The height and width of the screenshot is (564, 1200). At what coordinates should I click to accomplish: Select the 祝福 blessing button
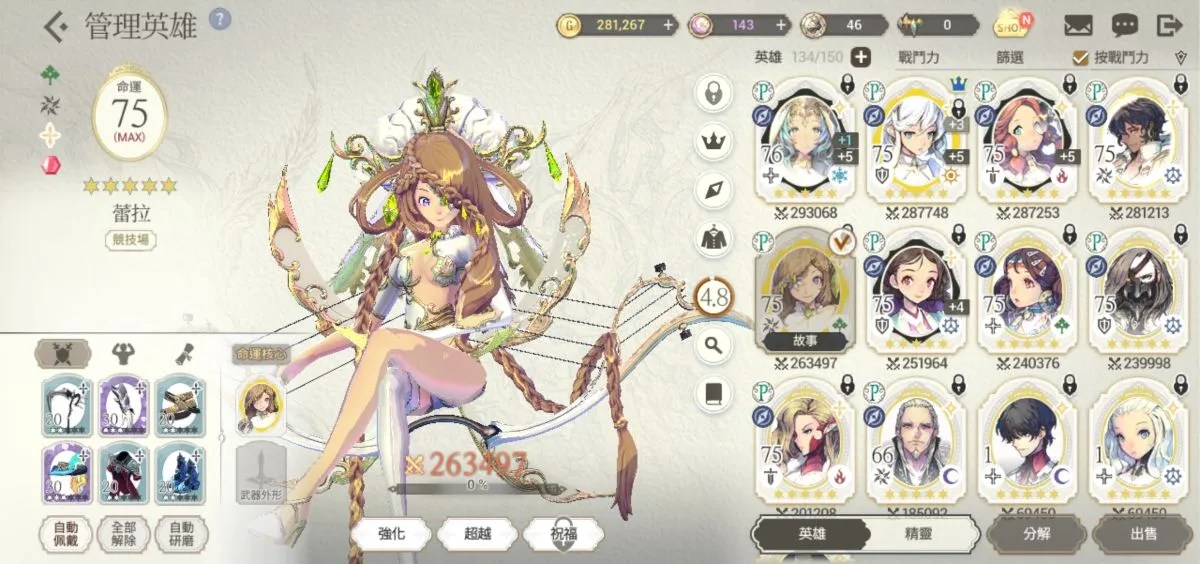pos(564,533)
